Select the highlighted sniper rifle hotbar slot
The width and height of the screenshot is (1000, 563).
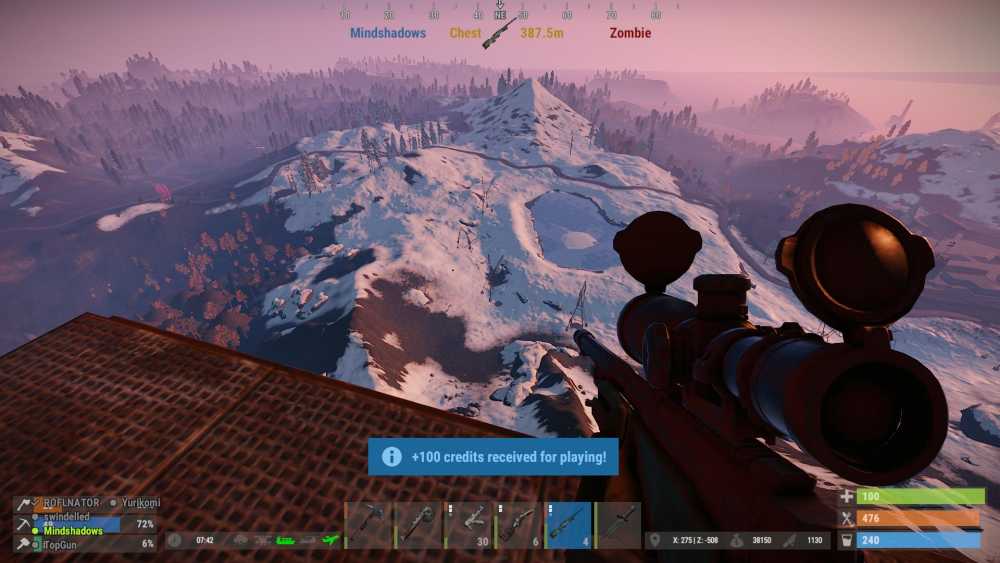pyautogui.click(x=569, y=525)
